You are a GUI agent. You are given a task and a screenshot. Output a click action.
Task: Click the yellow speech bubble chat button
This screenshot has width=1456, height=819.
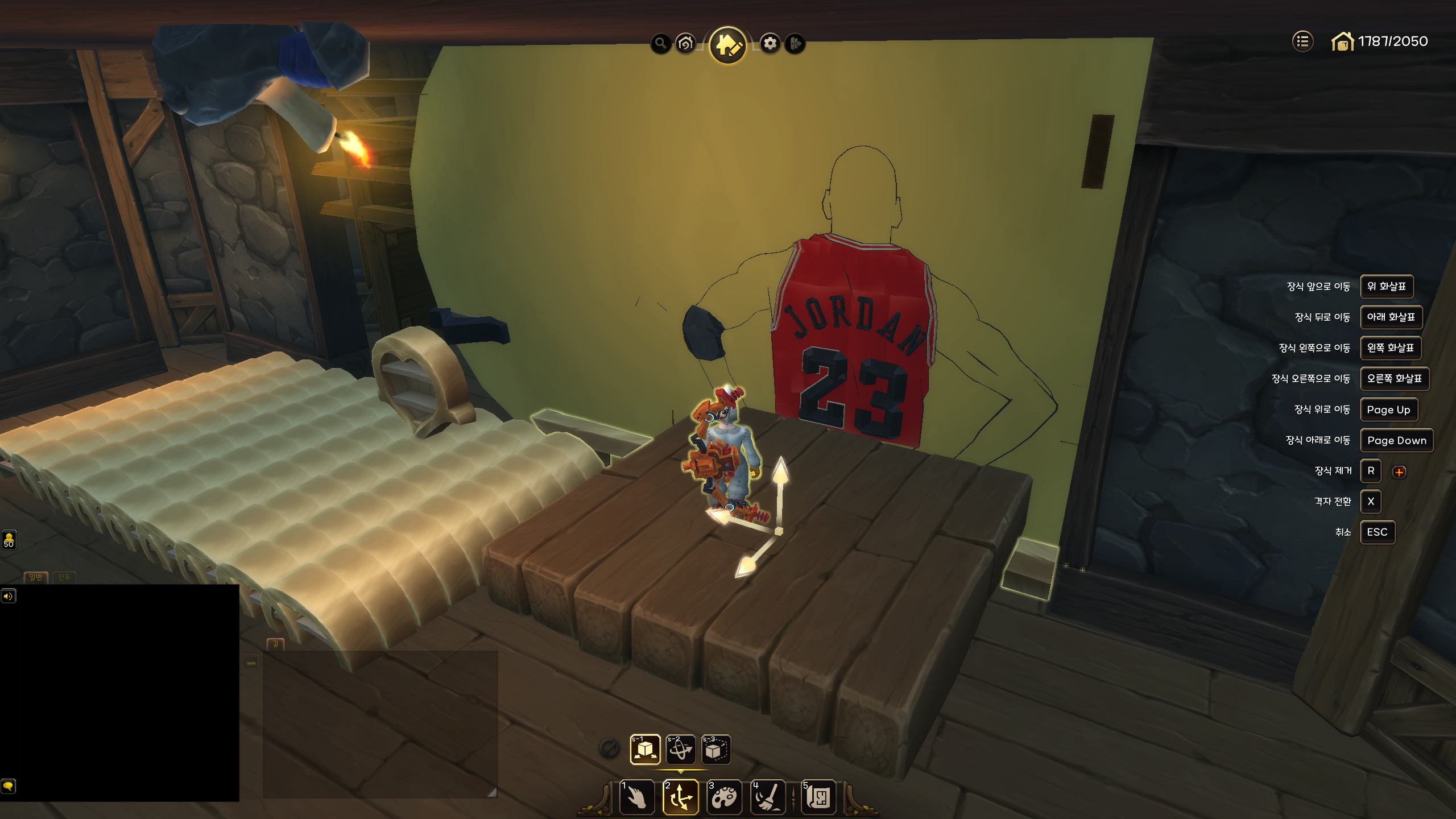(x=8, y=786)
